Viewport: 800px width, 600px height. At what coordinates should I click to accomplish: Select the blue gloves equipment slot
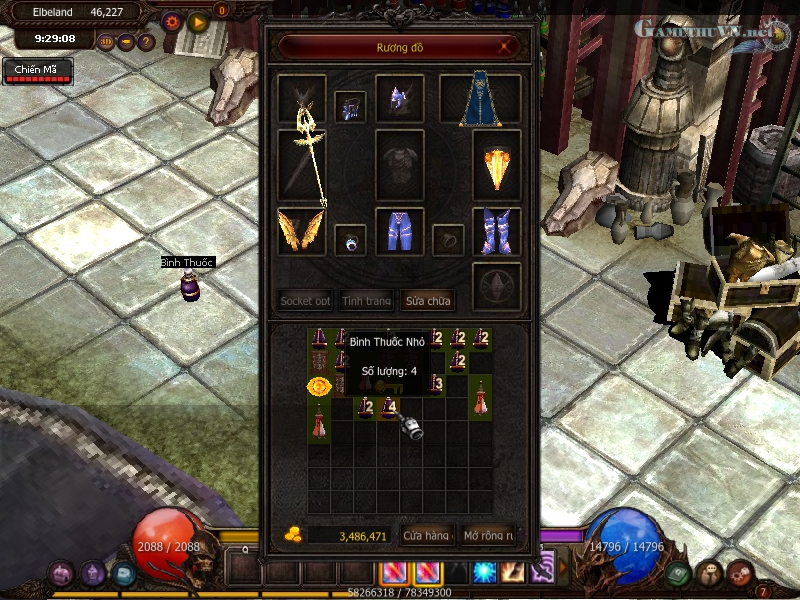point(349,107)
